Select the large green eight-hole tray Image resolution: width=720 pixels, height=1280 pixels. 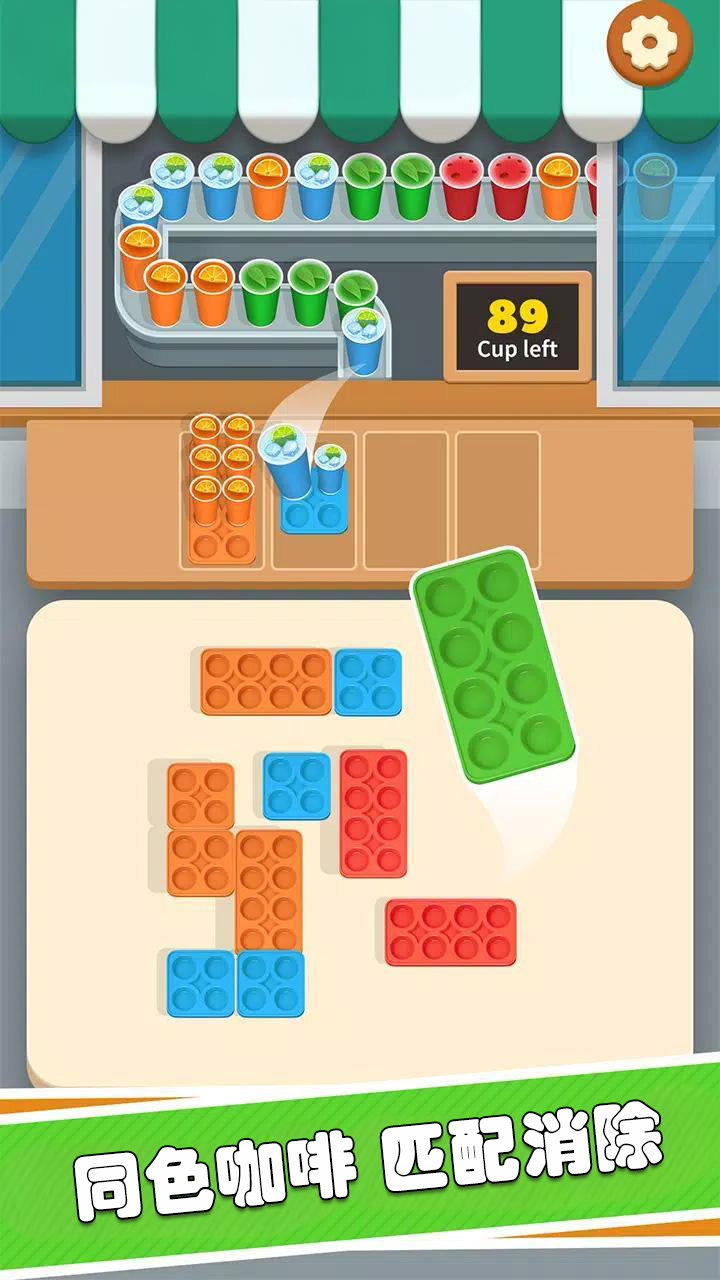point(492,664)
